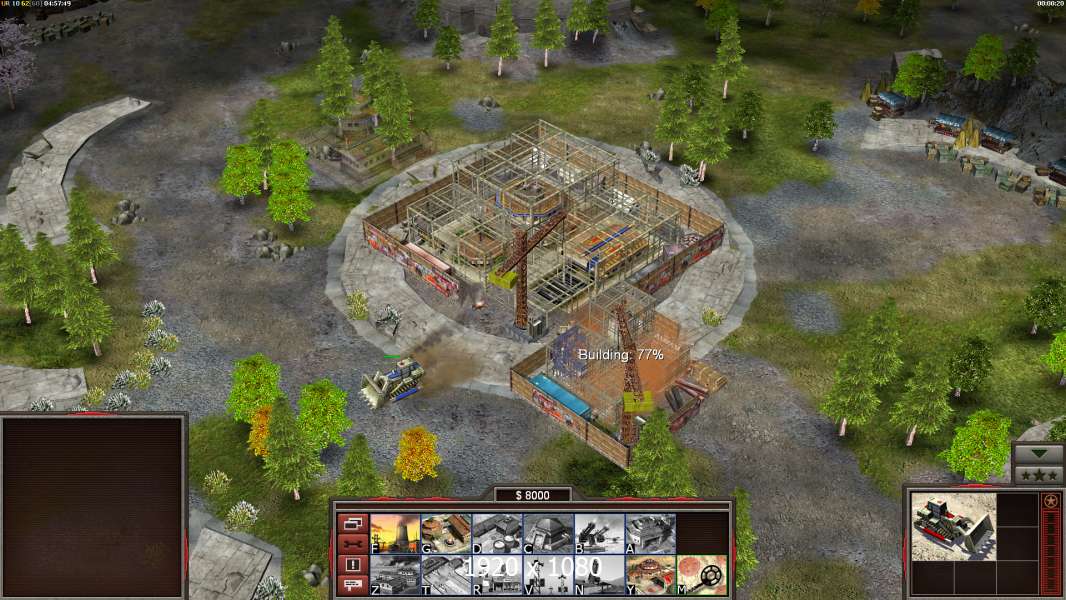The height and width of the screenshot is (600, 1066).
Task: Click the red wrench button
Action: point(352,544)
